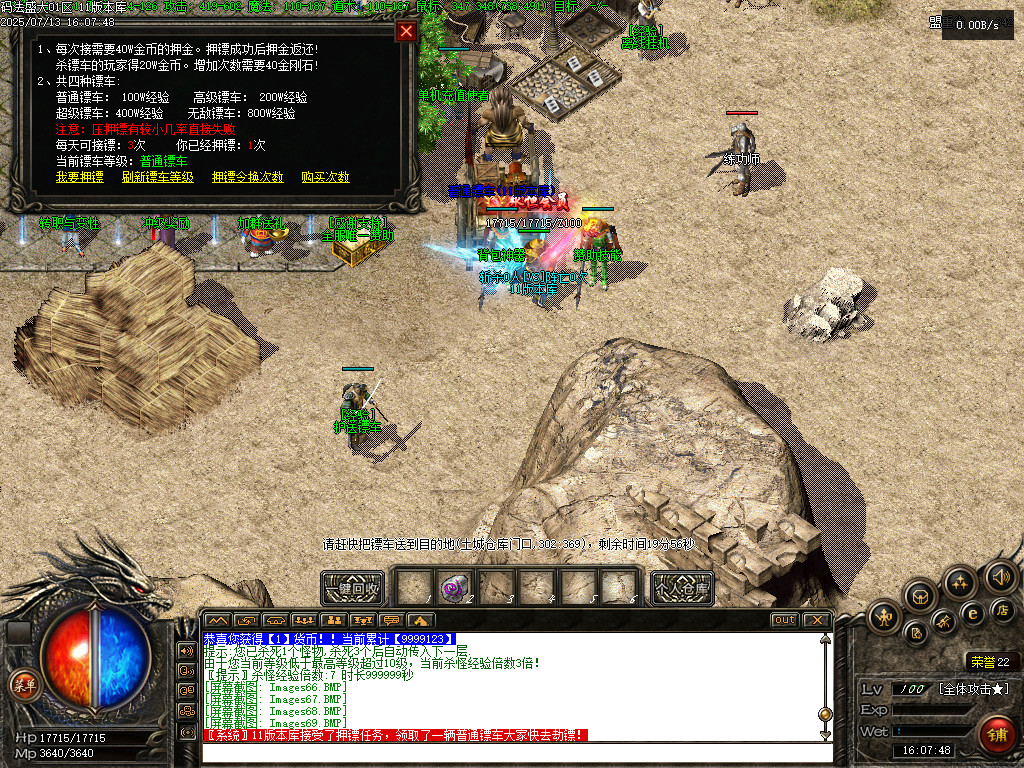Close the escort mission dialog
This screenshot has width=1024, height=768.
pos(406,31)
